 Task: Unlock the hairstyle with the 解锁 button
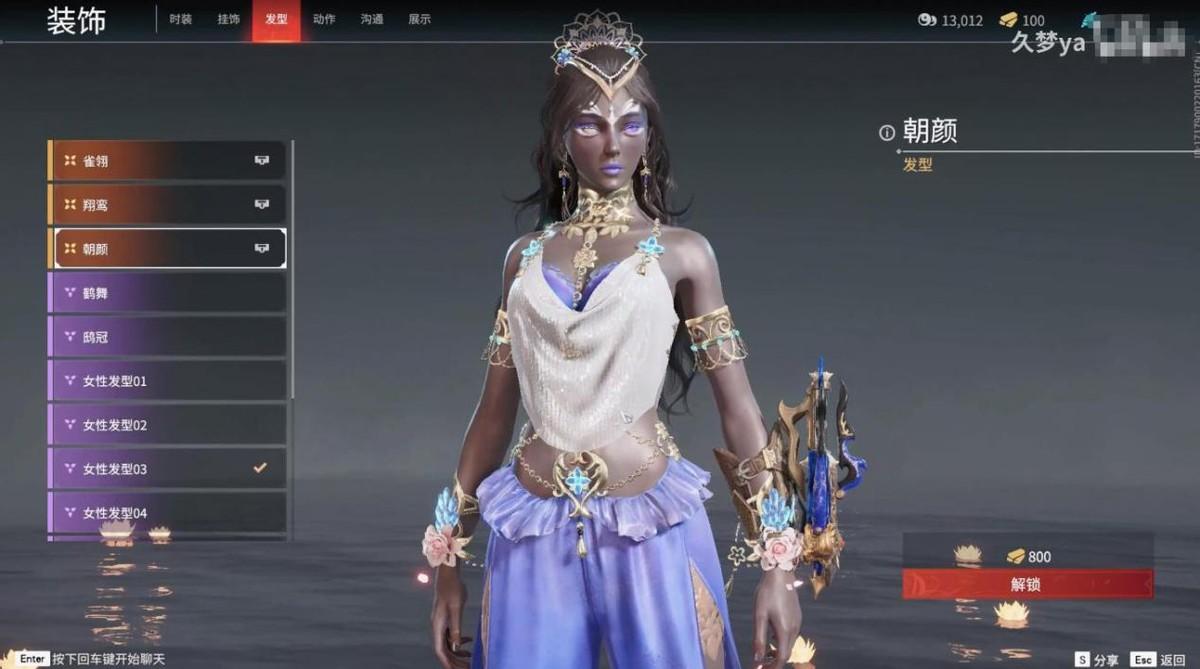pos(1027,584)
